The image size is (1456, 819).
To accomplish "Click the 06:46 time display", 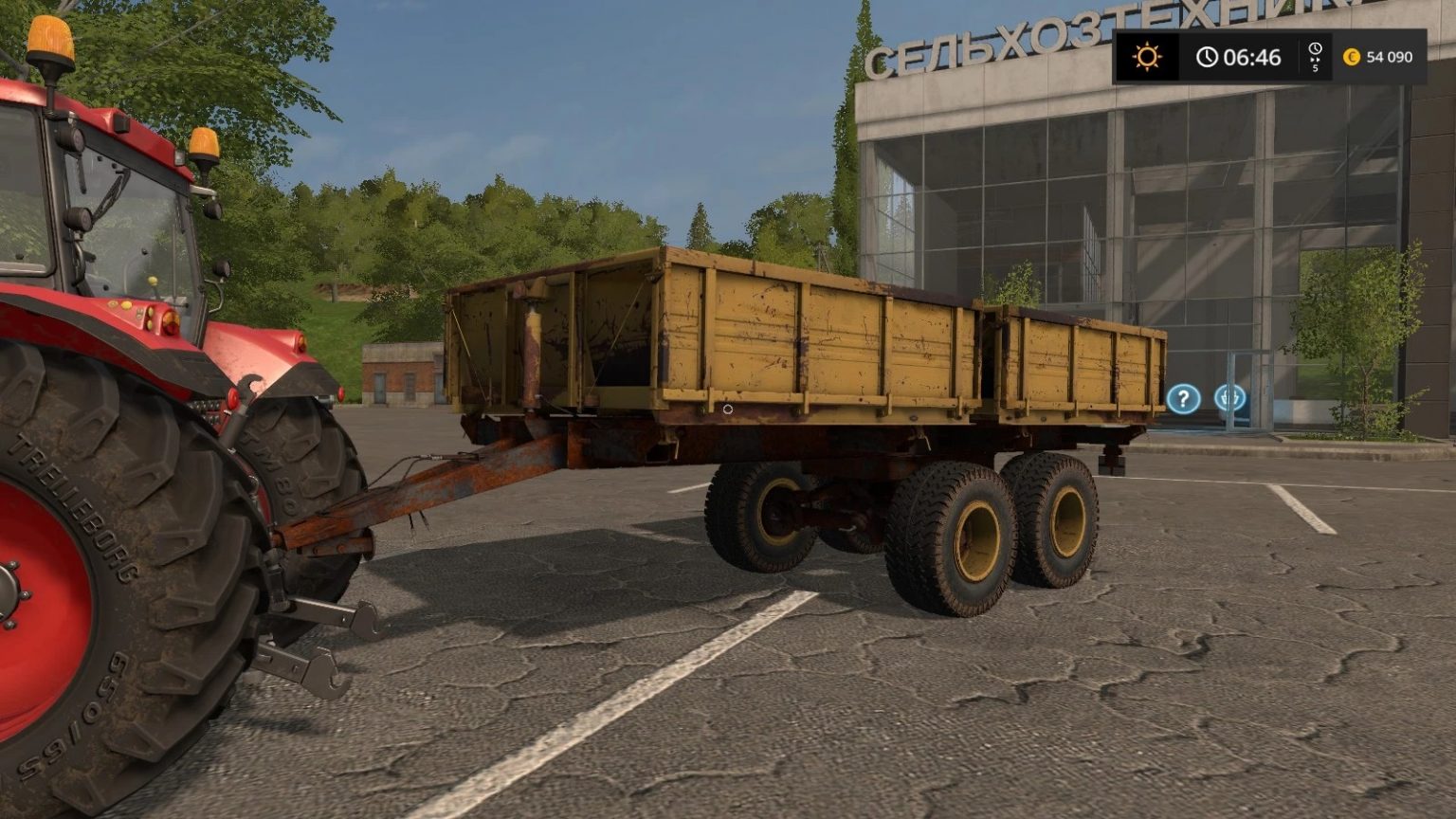I will coord(1251,56).
